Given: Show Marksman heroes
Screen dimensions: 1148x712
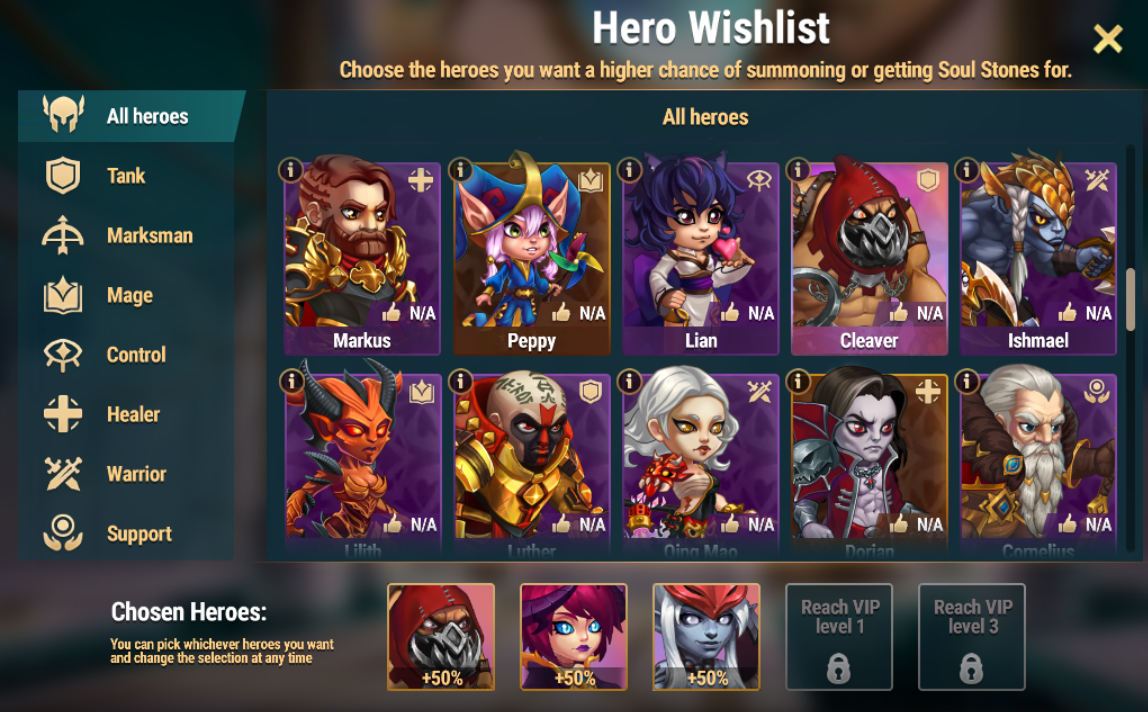Looking at the screenshot, I should pos(149,236).
